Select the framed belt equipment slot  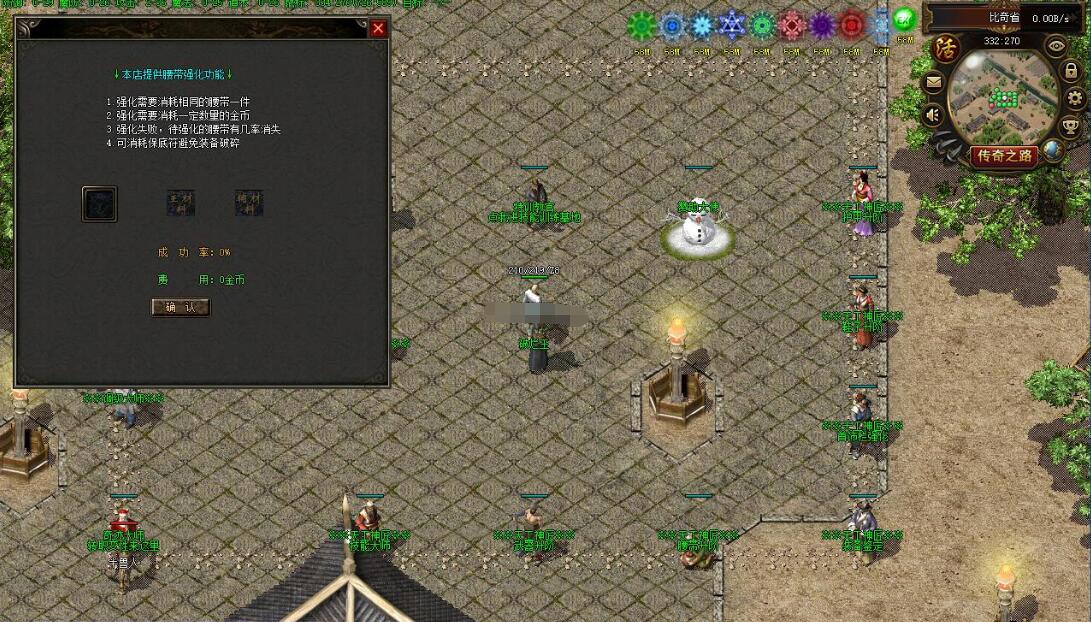tap(99, 204)
